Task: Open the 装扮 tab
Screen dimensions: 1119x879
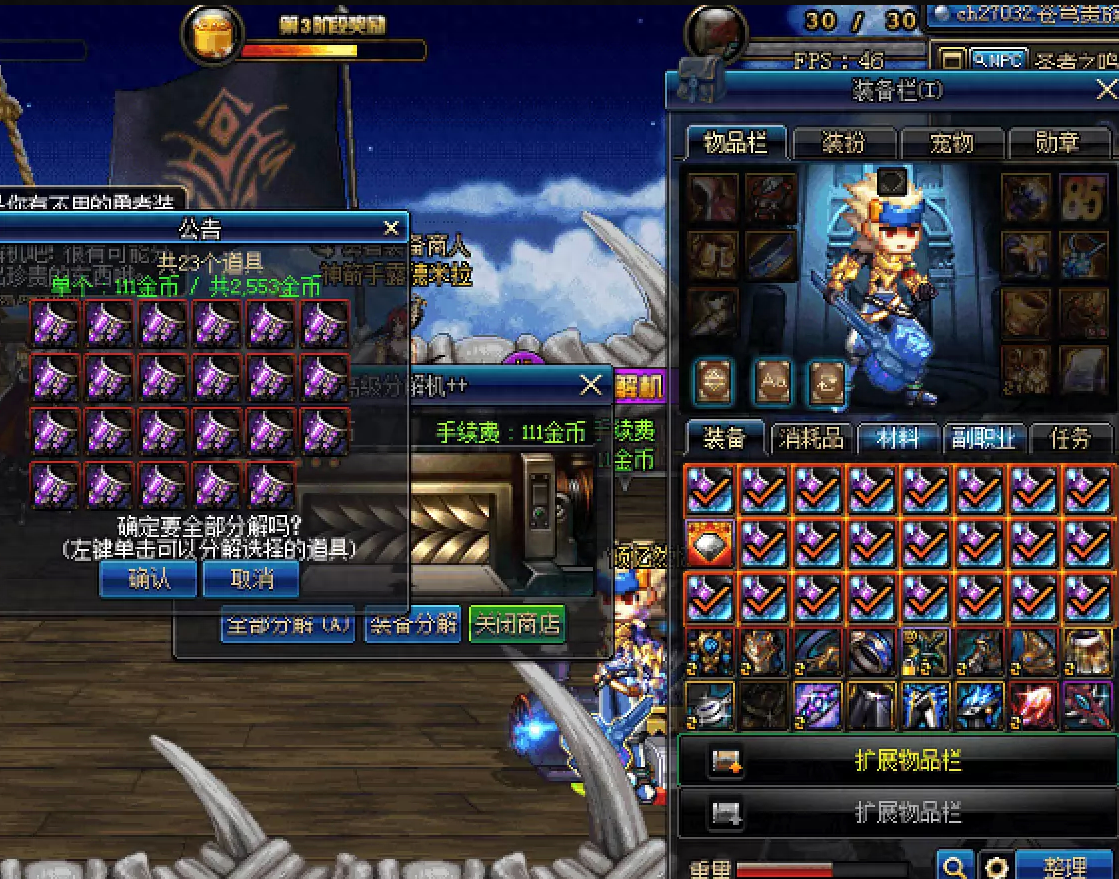Action: pos(843,143)
